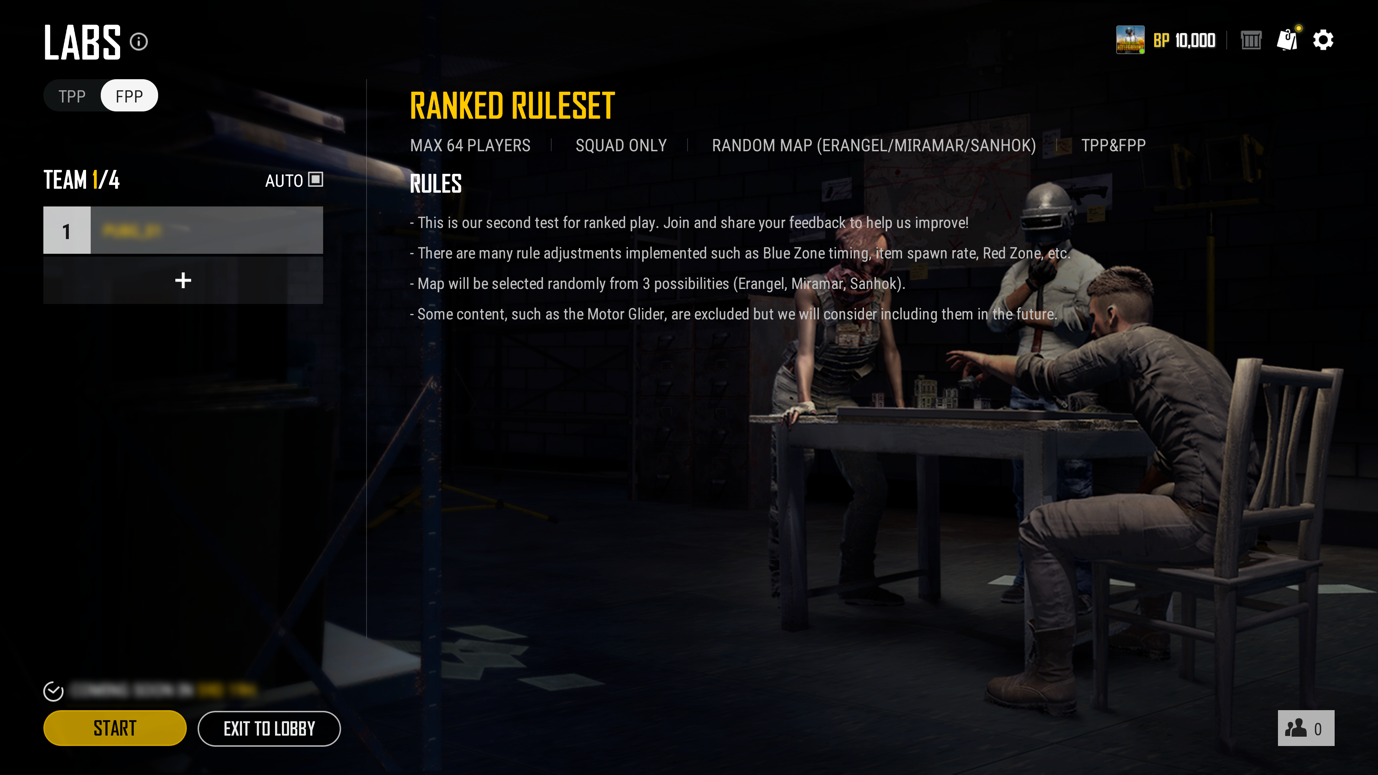Screen dimensions: 1378x775
Task: Select the FPP perspective option
Action: (129, 96)
